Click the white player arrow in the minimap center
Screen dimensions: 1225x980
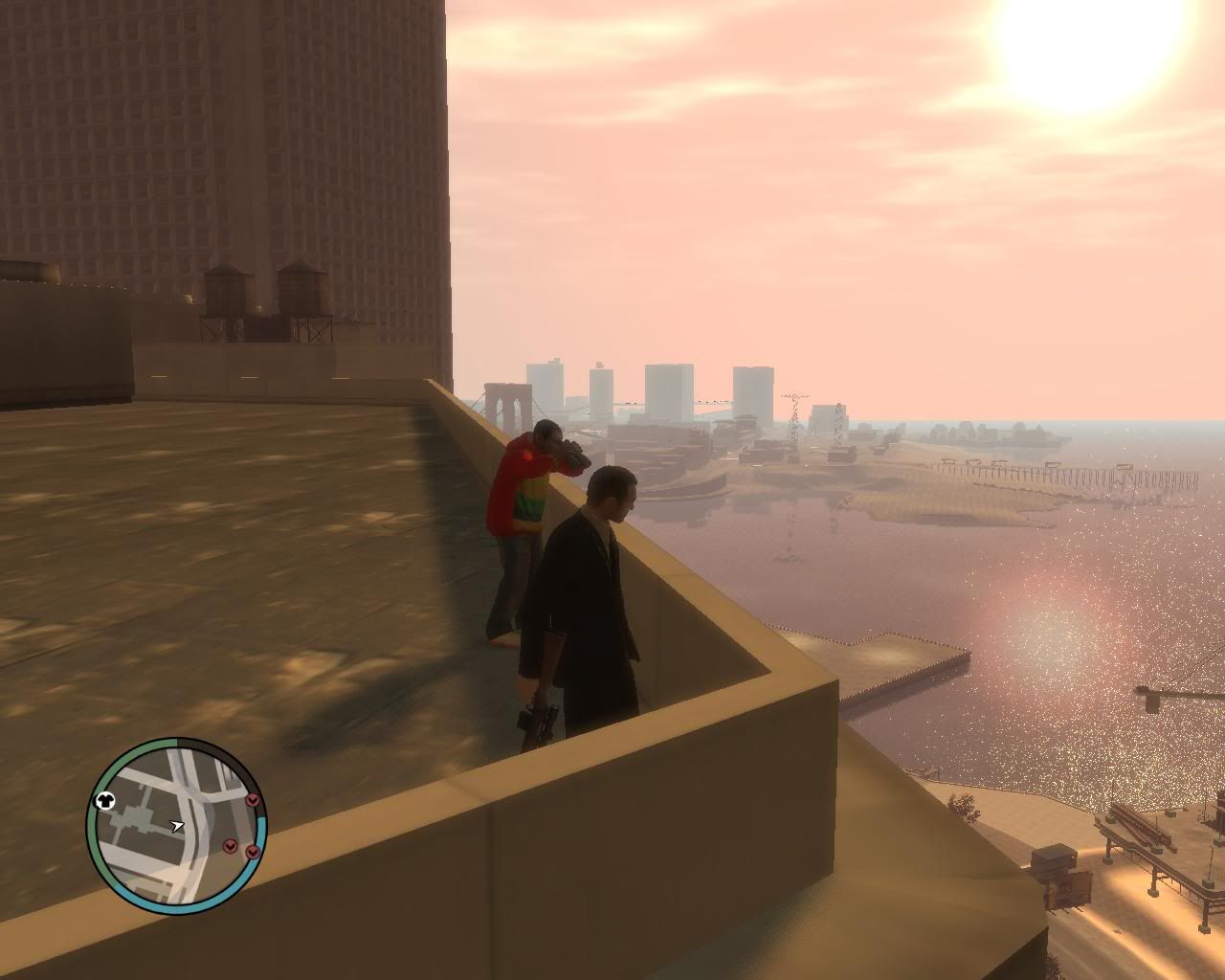click(177, 825)
